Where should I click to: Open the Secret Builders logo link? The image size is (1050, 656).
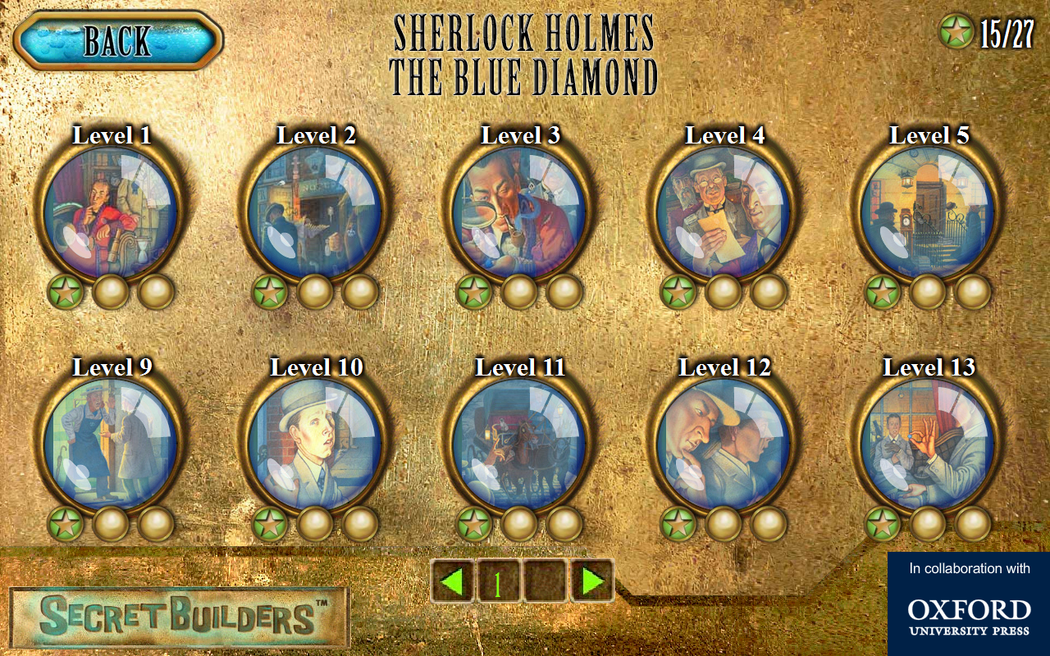click(x=180, y=617)
